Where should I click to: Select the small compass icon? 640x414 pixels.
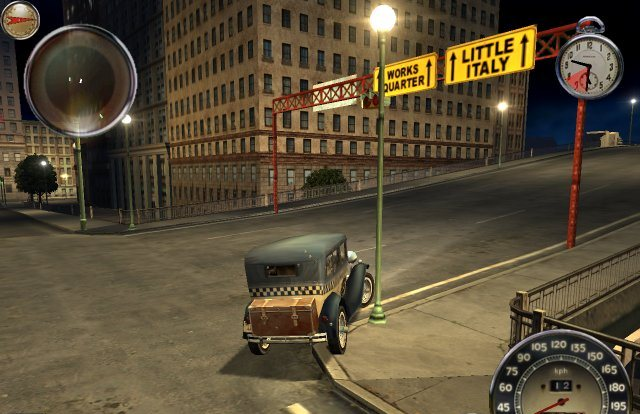click(x=20, y=19)
